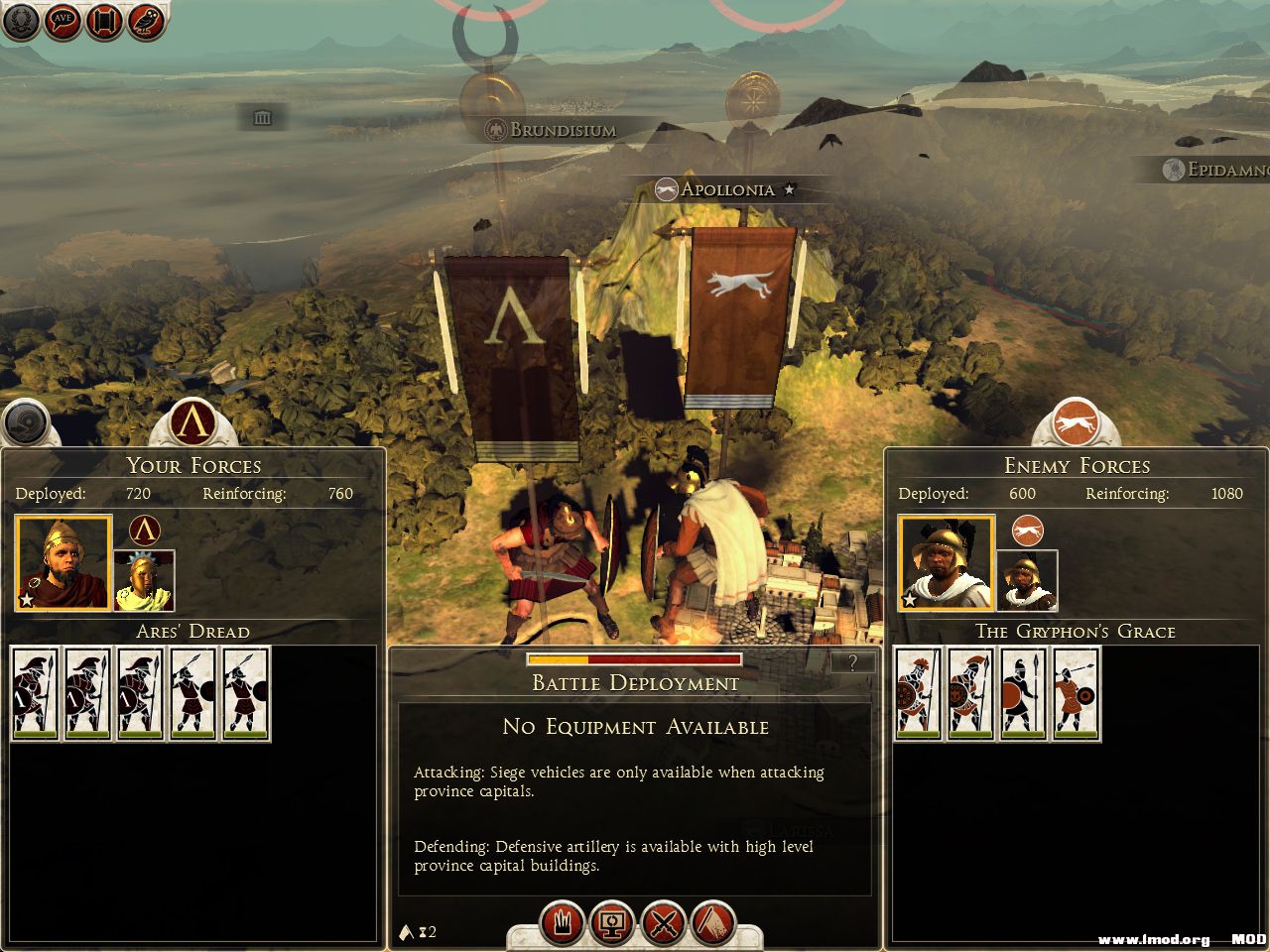Viewport: 1270px width, 952px height.
Task: Open the question mark help button
Action: tap(852, 663)
